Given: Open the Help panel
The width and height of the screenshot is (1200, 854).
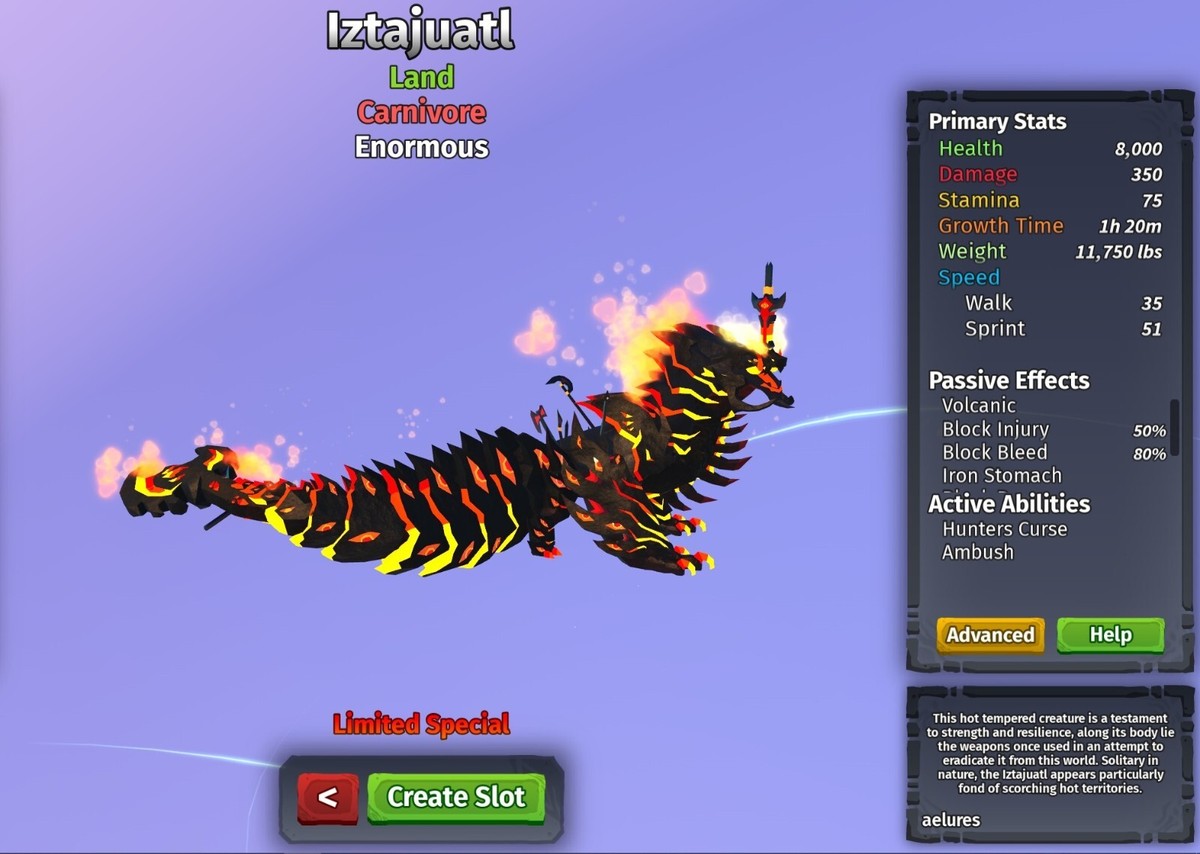Looking at the screenshot, I should (x=1110, y=635).
